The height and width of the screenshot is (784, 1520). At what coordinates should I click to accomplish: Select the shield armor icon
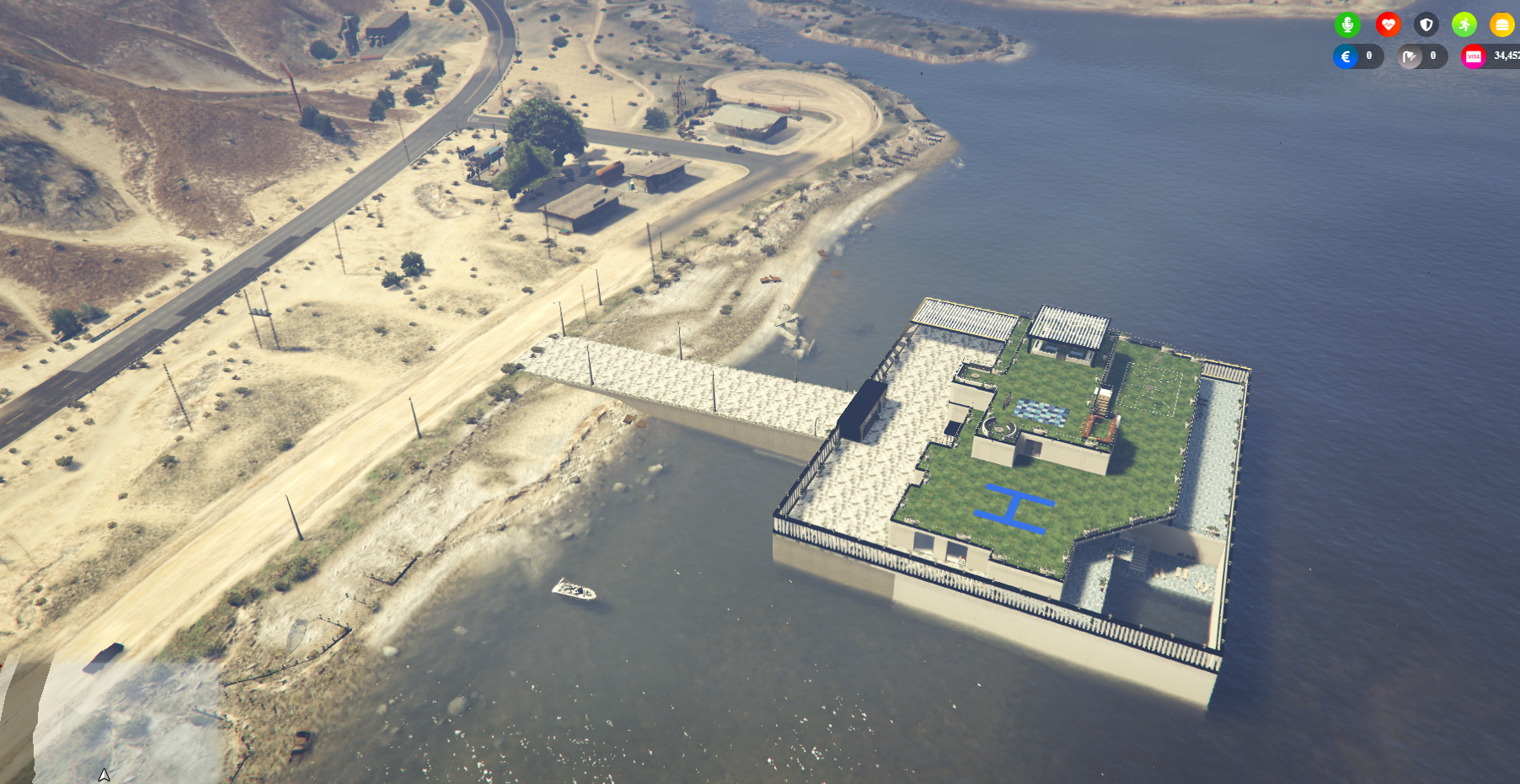point(1426,24)
